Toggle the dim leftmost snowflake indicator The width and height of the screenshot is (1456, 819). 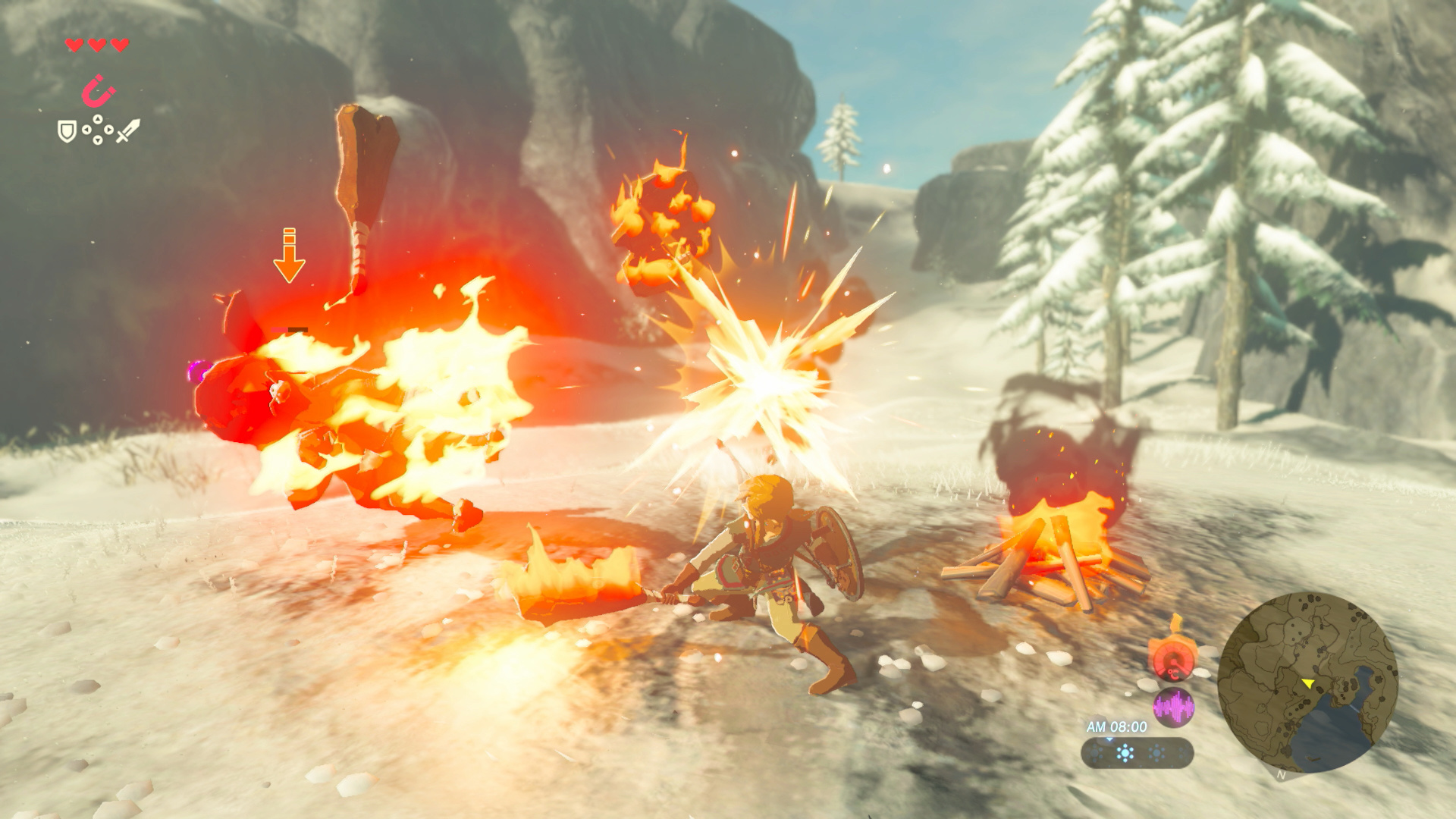(1094, 752)
